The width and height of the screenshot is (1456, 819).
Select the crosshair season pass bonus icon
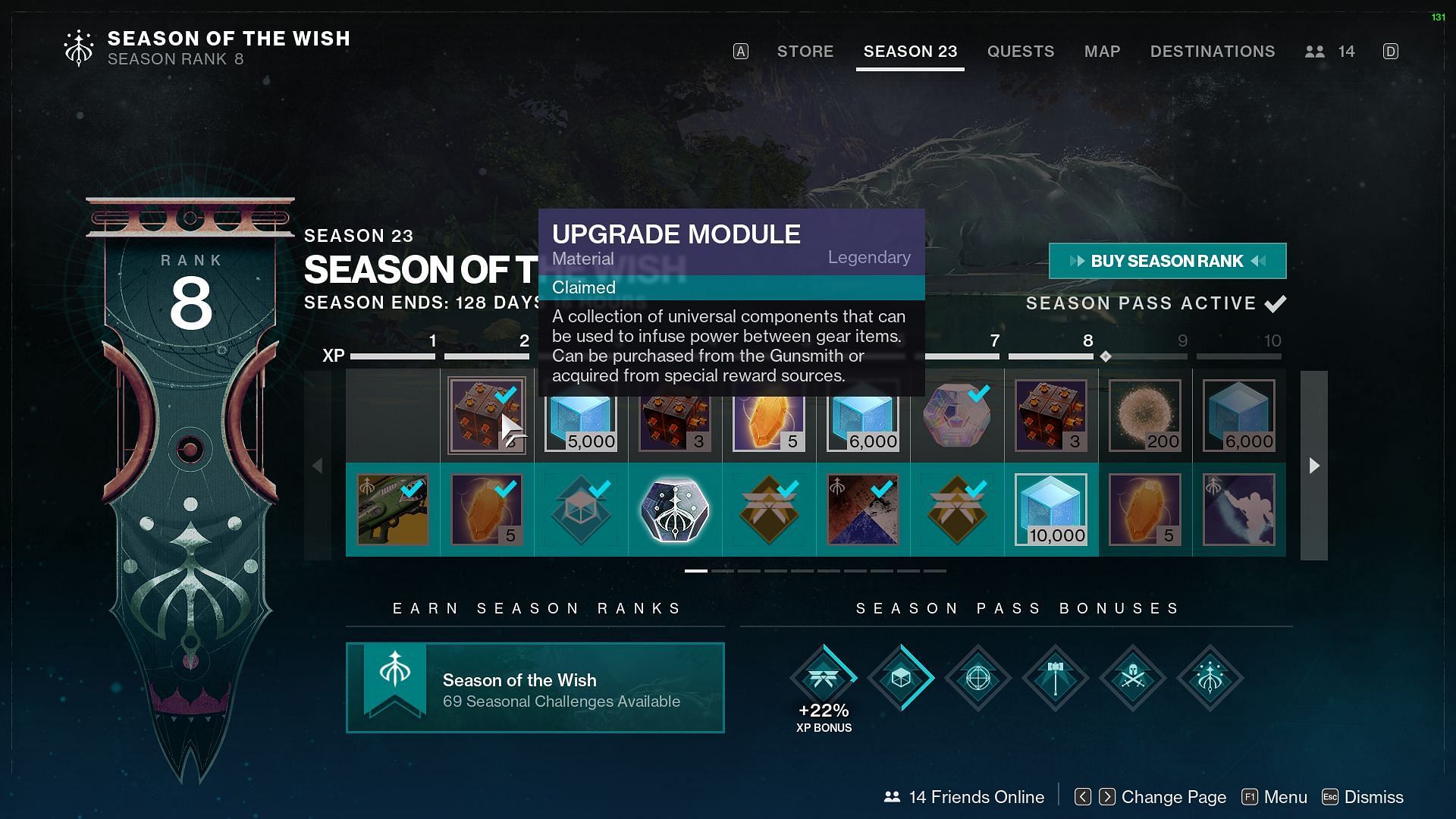tap(977, 678)
